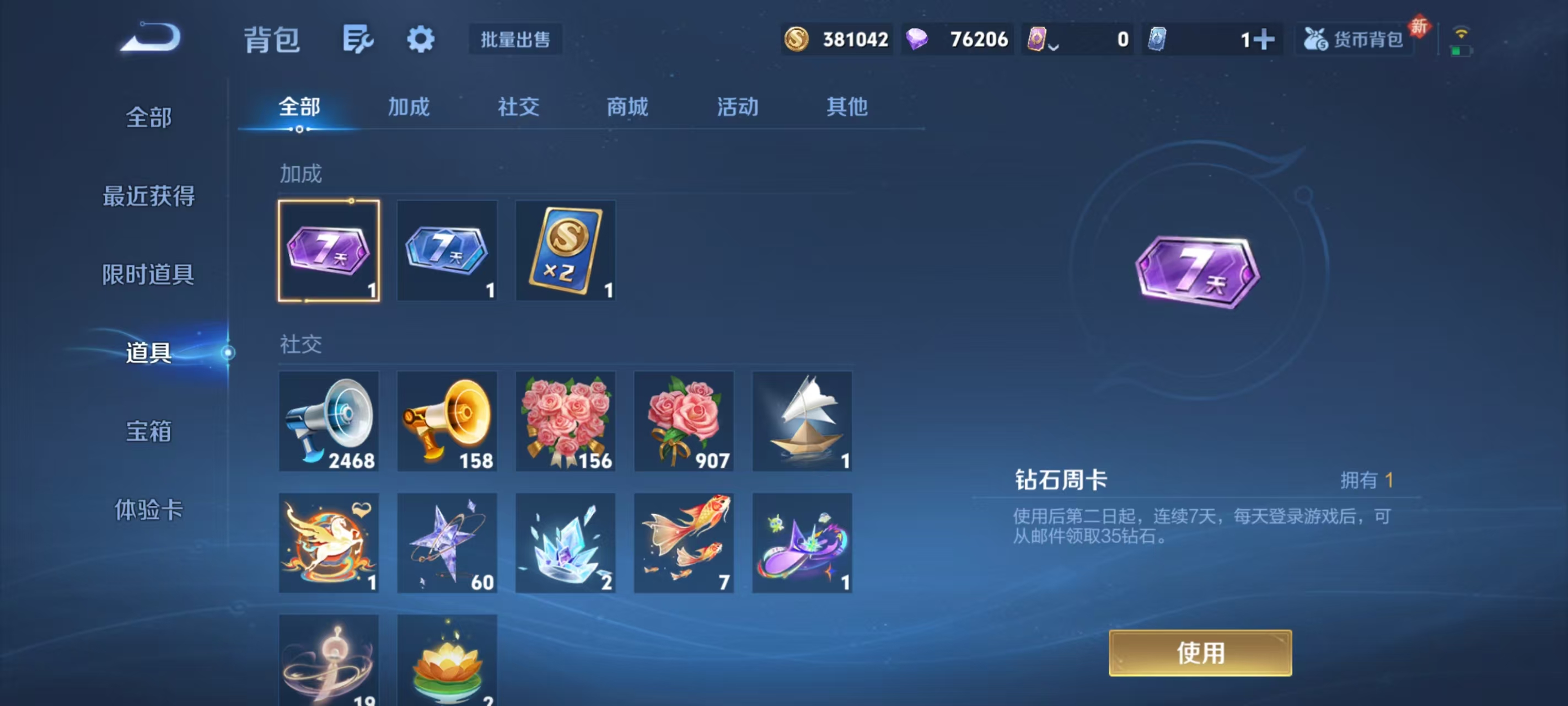1568x706 pixels.
Task: Open 批量出售 batch sell
Action: [x=514, y=39]
